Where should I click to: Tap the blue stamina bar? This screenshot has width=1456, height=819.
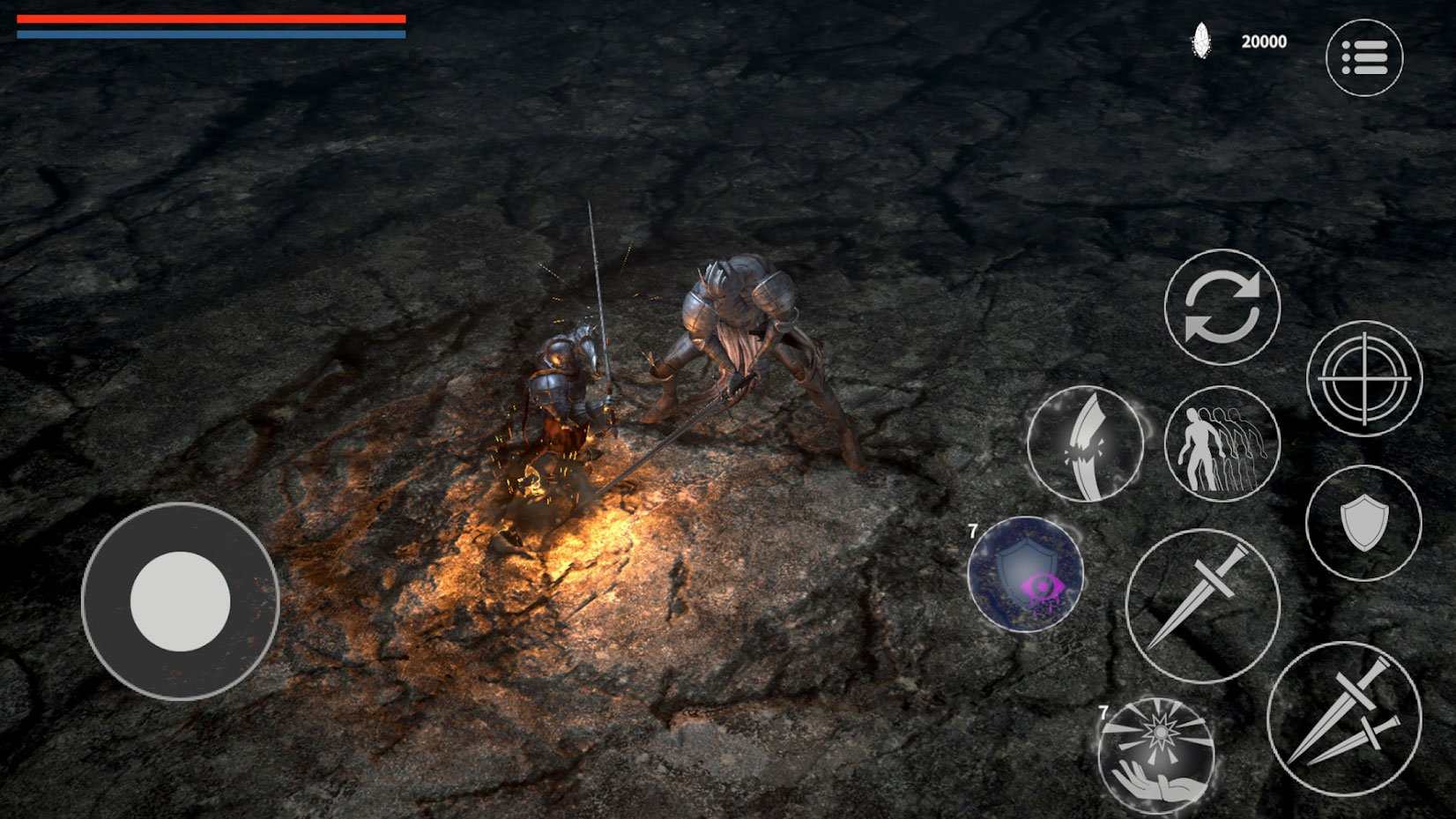point(212,35)
